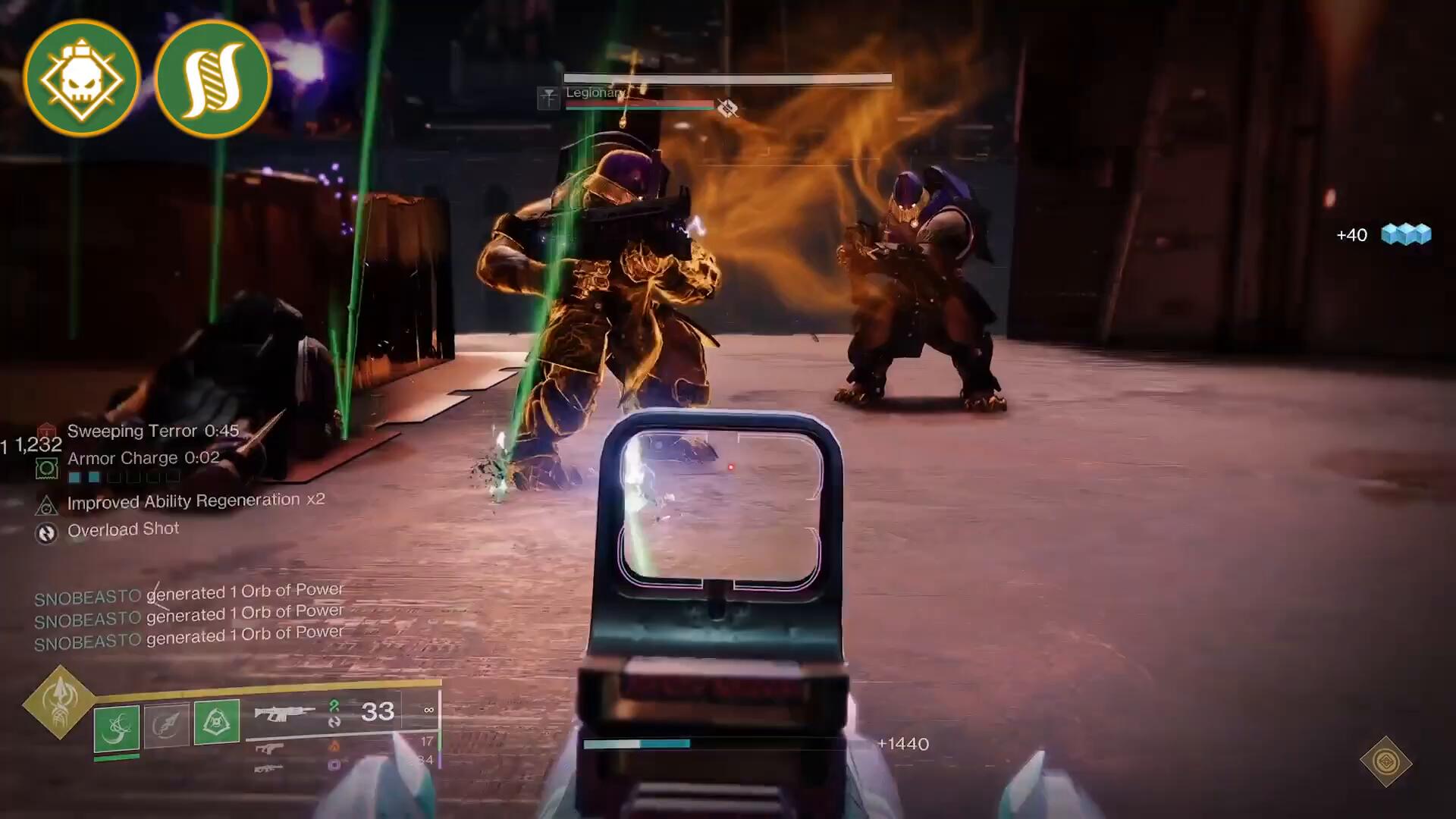The width and height of the screenshot is (1456, 819).
Task: Activate the golden super ability diamond
Action: [x=59, y=701]
